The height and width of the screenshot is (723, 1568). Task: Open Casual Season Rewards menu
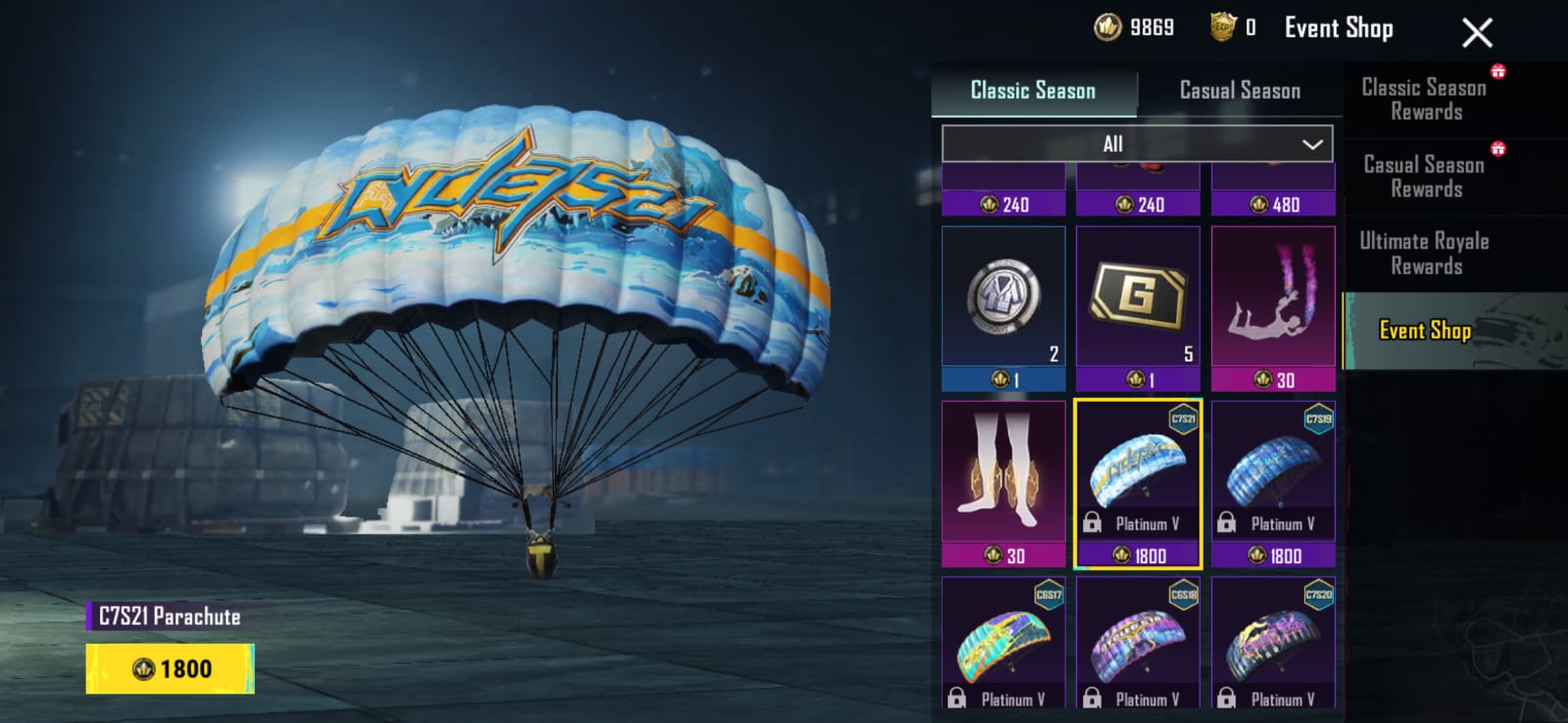click(1424, 177)
